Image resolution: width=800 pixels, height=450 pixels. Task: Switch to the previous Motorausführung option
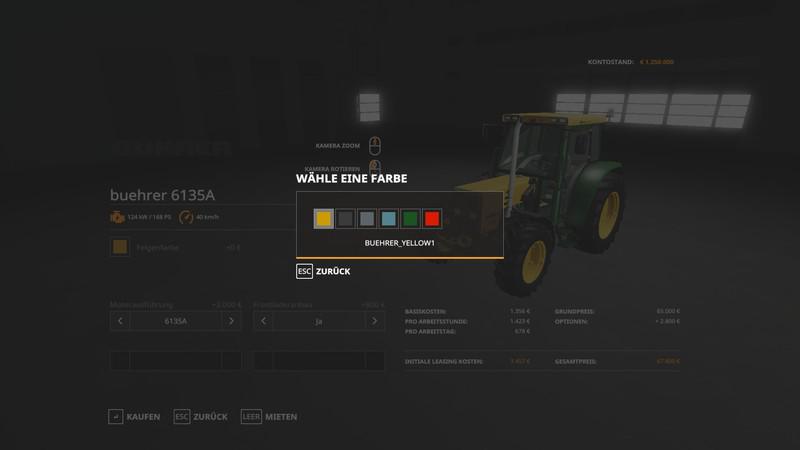tap(120, 321)
